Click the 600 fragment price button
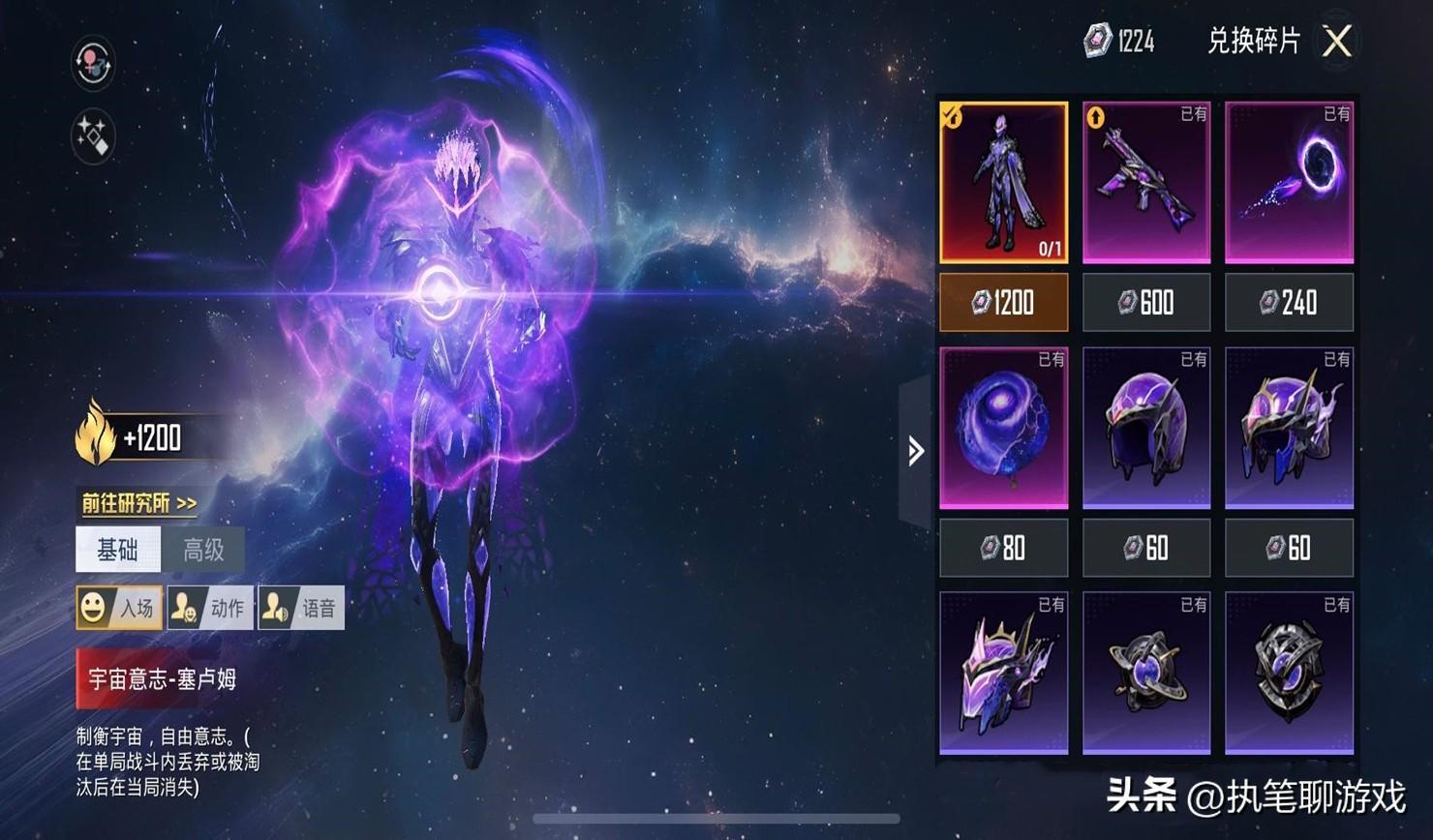 1146,303
